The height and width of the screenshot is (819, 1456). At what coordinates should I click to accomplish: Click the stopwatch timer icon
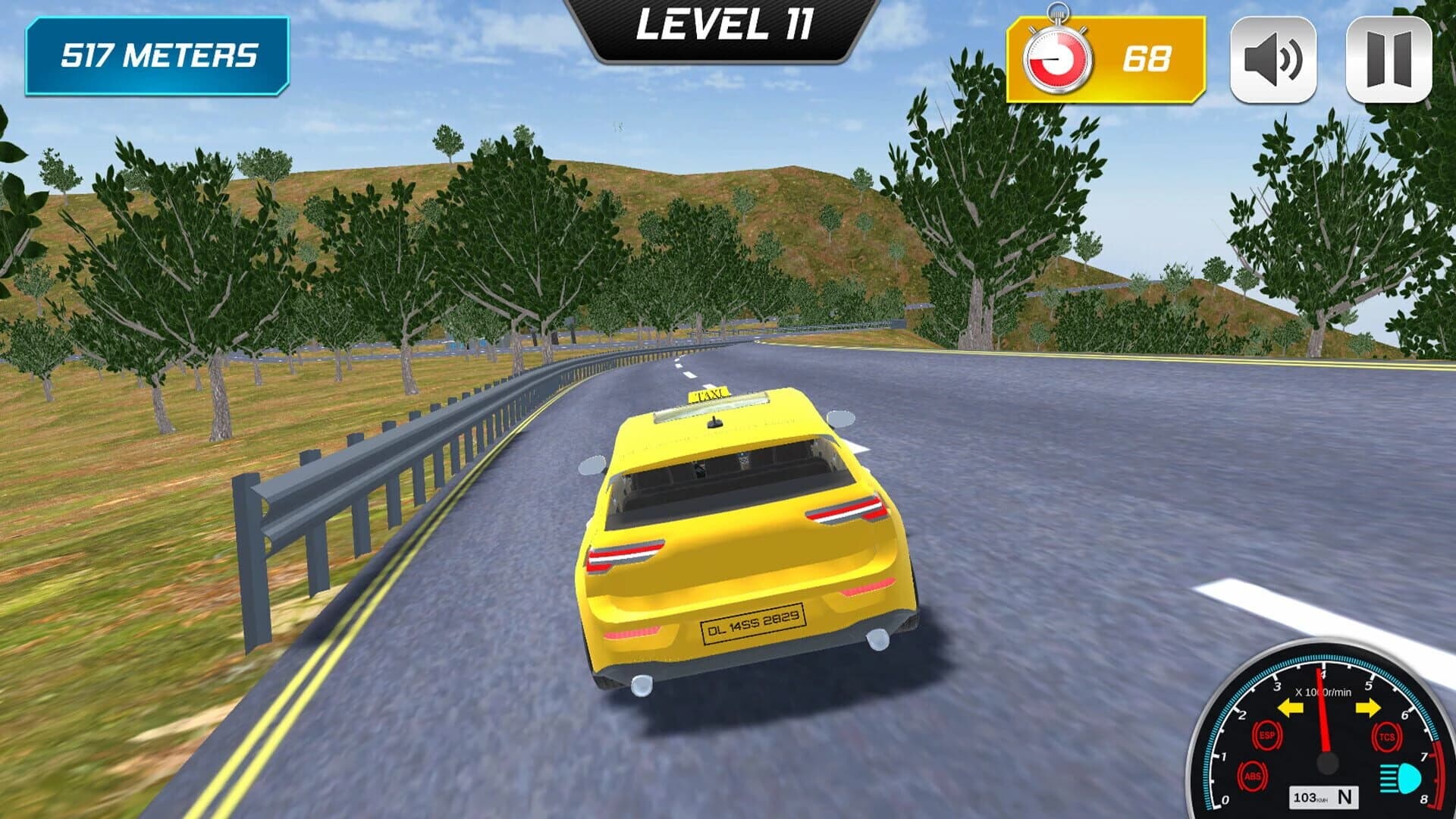coord(1059,57)
